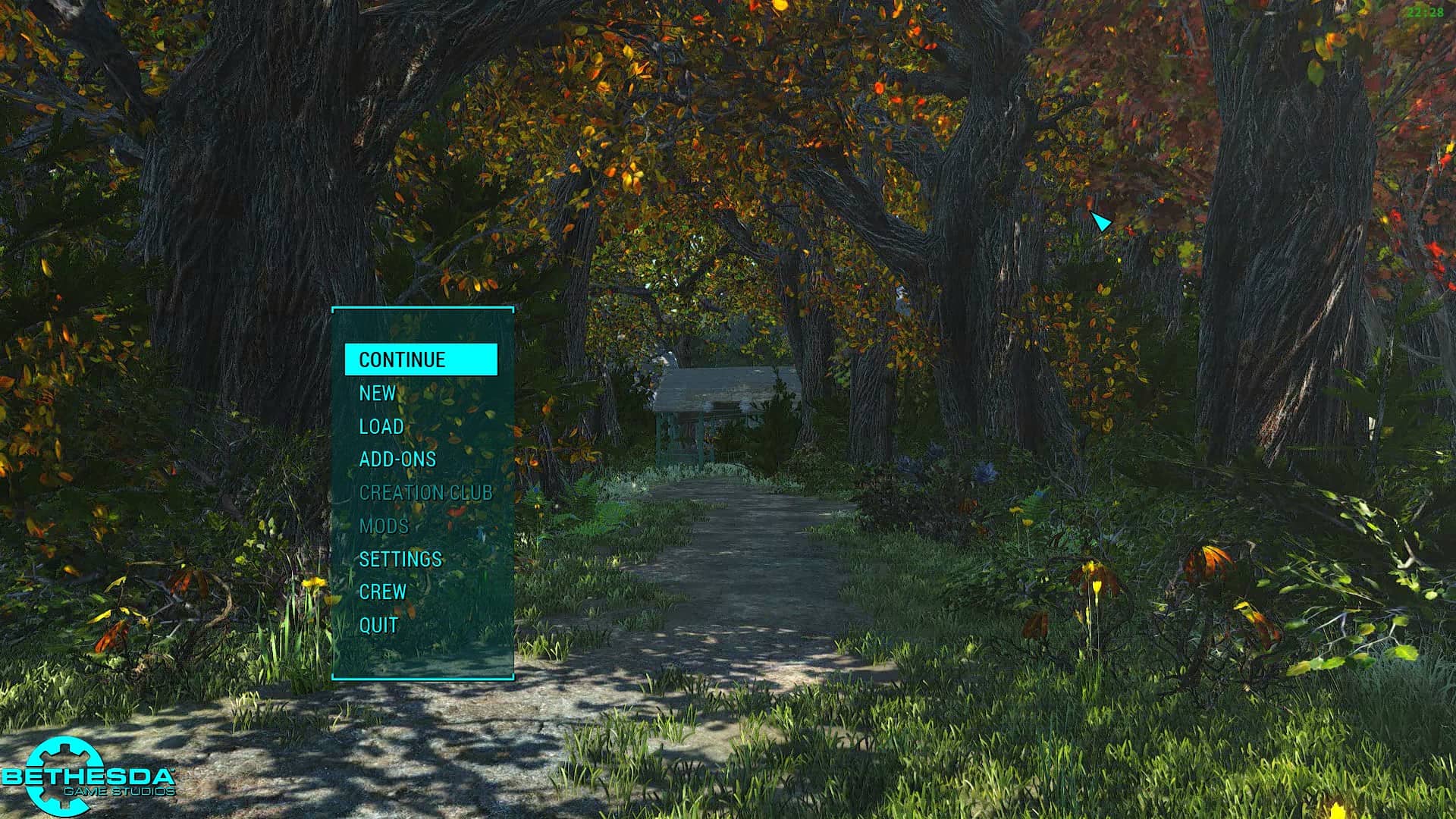Open the Settings menu

(400, 560)
